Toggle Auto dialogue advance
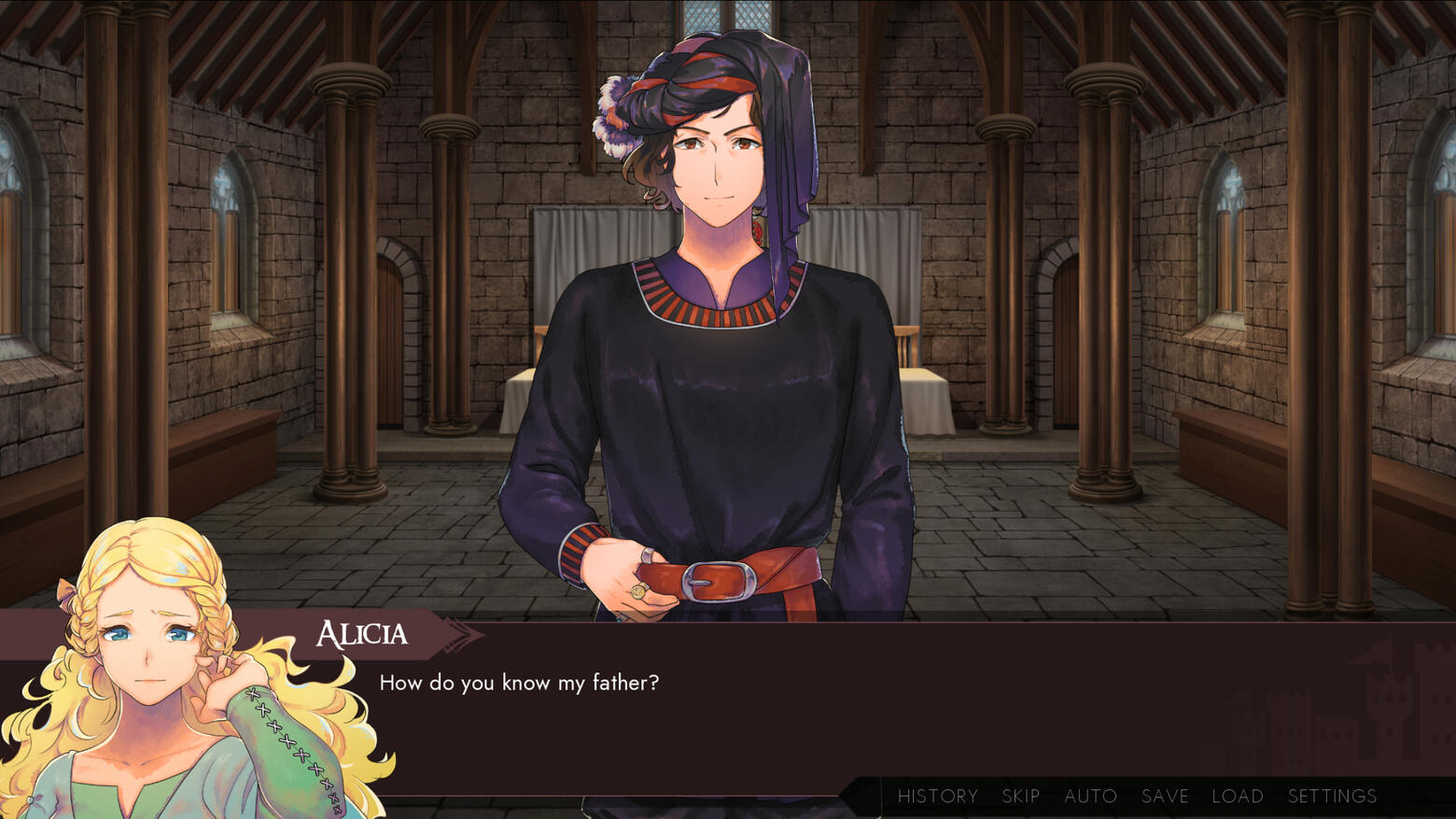The height and width of the screenshot is (819, 1456). tap(1090, 797)
